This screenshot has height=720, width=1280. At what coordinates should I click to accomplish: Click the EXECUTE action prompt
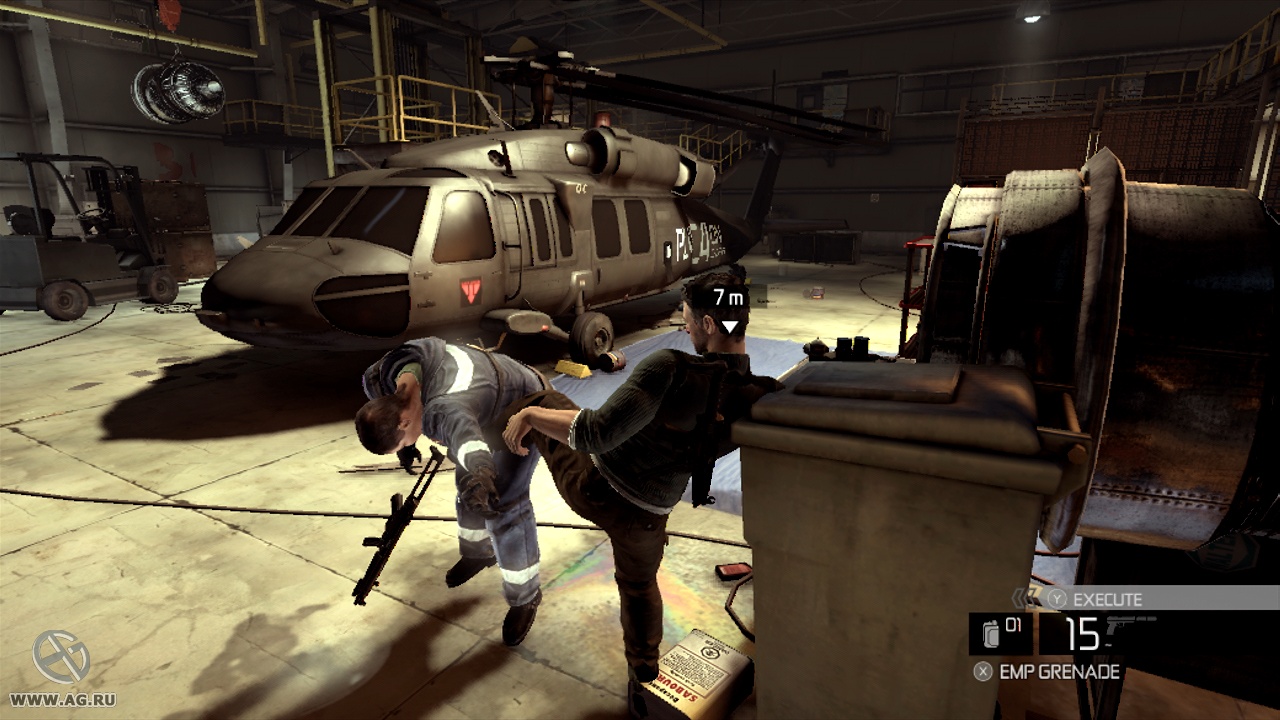coord(1106,598)
